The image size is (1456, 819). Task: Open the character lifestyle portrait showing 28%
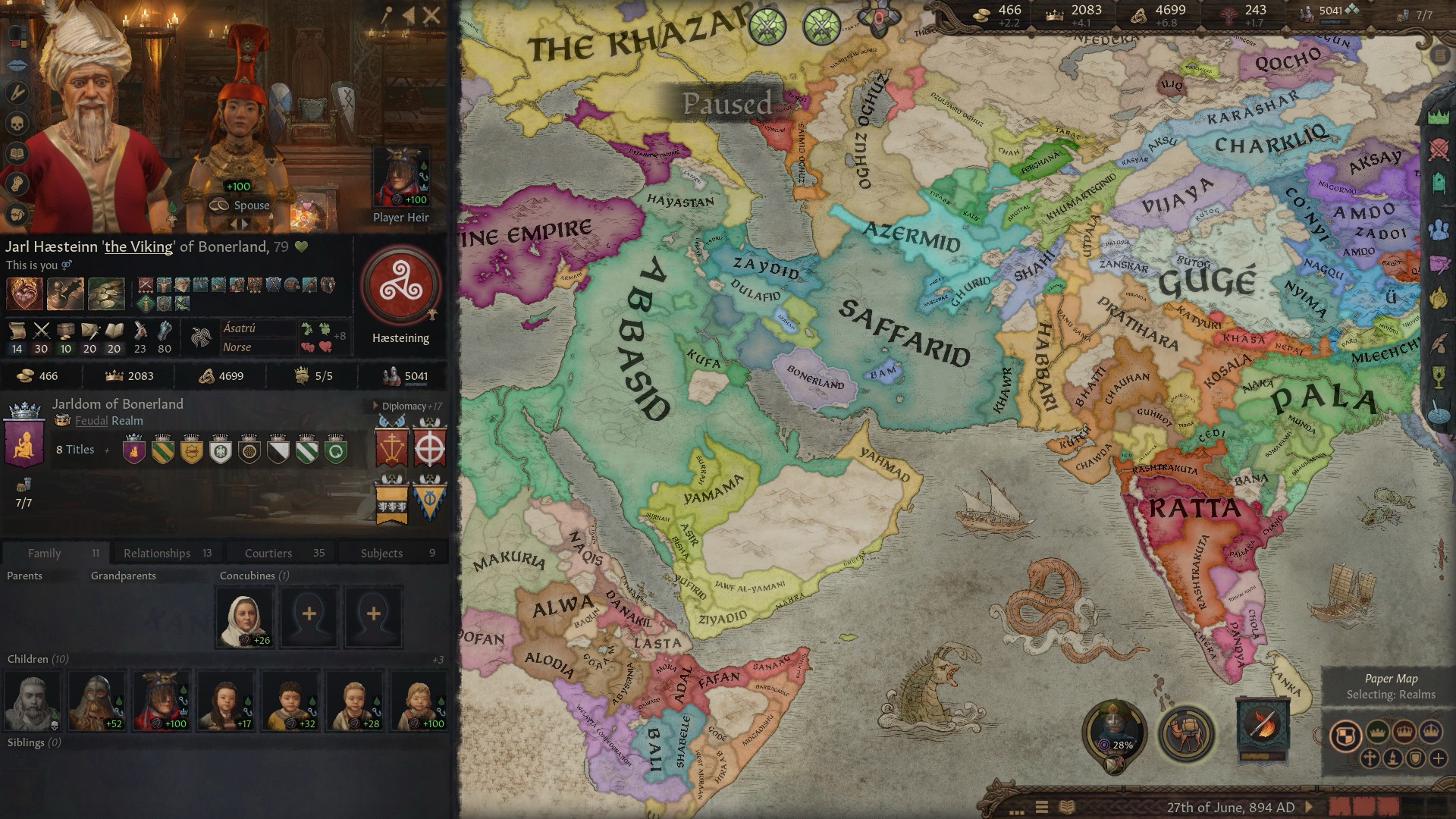point(1113,730)
